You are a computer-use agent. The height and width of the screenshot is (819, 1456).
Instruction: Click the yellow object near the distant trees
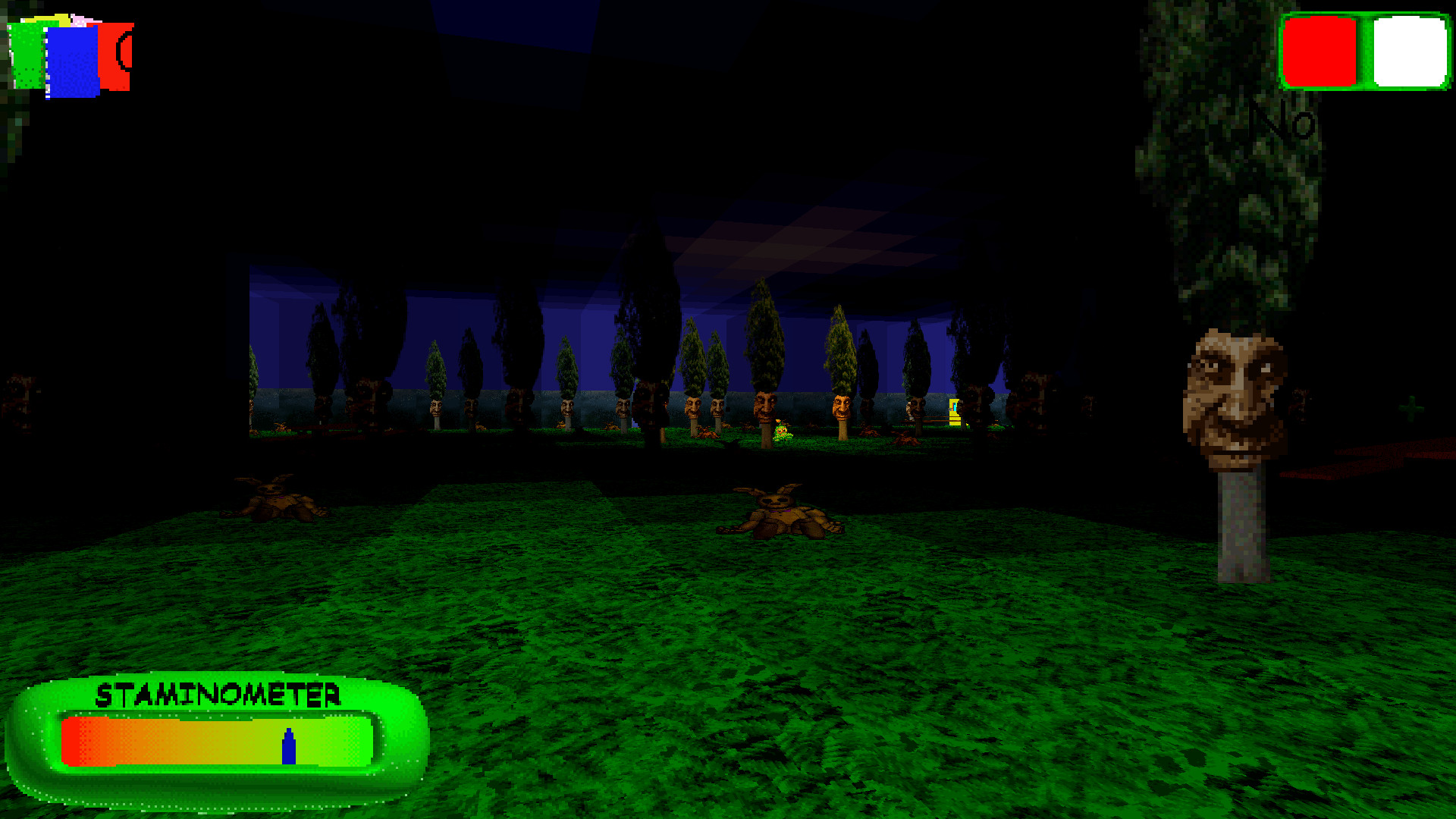tap(955, 412)
